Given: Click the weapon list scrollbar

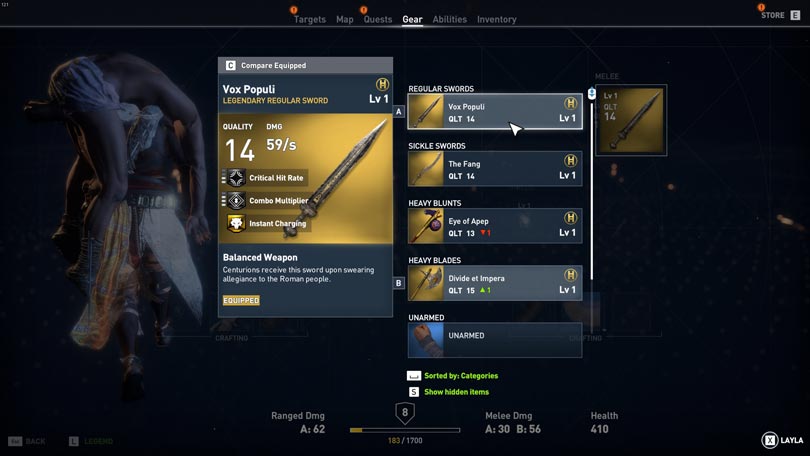Looking at the screenshot, I should click(x=592, y=180).
